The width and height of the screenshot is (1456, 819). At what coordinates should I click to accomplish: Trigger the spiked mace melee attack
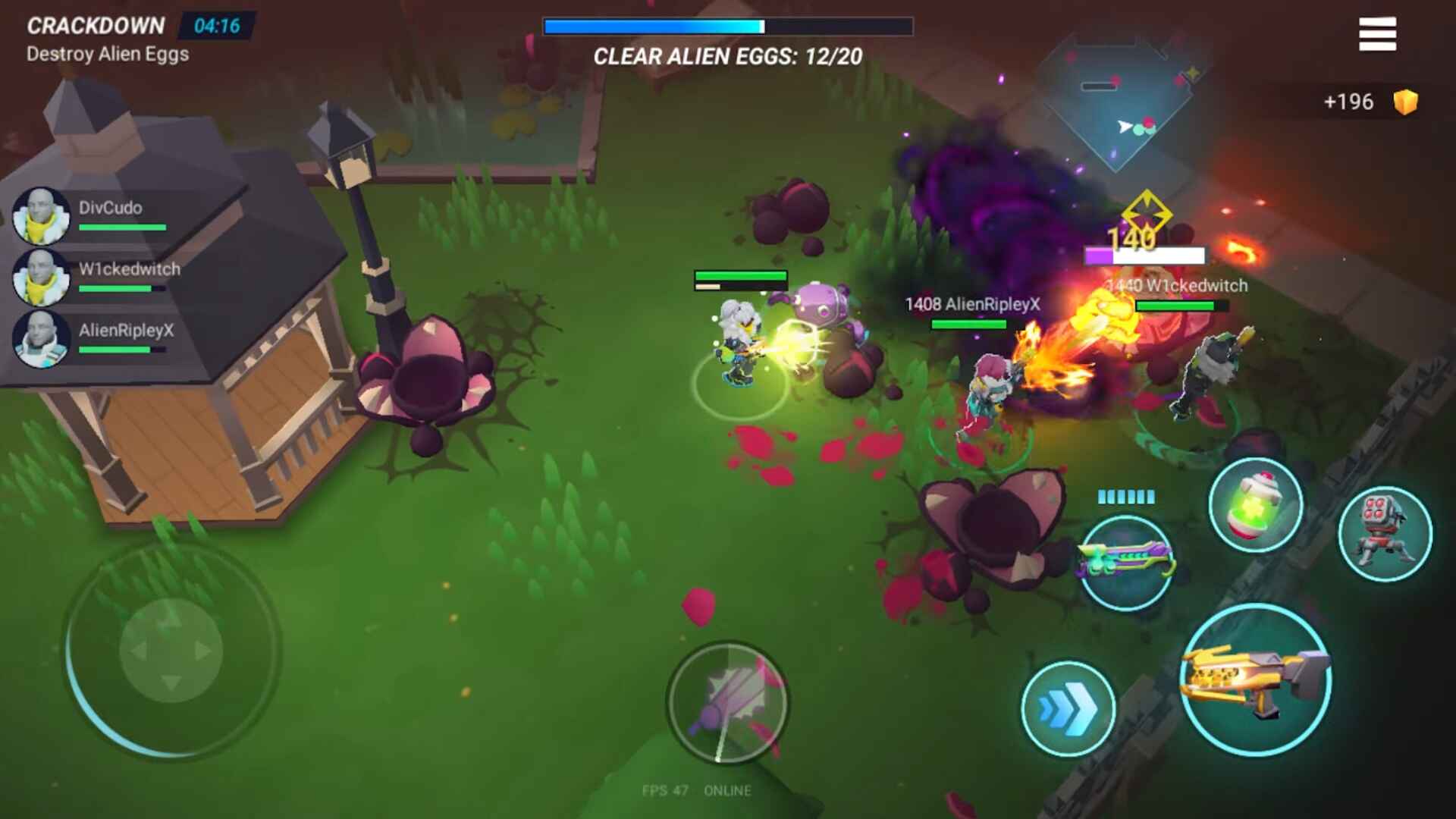[x=727, y=702]
